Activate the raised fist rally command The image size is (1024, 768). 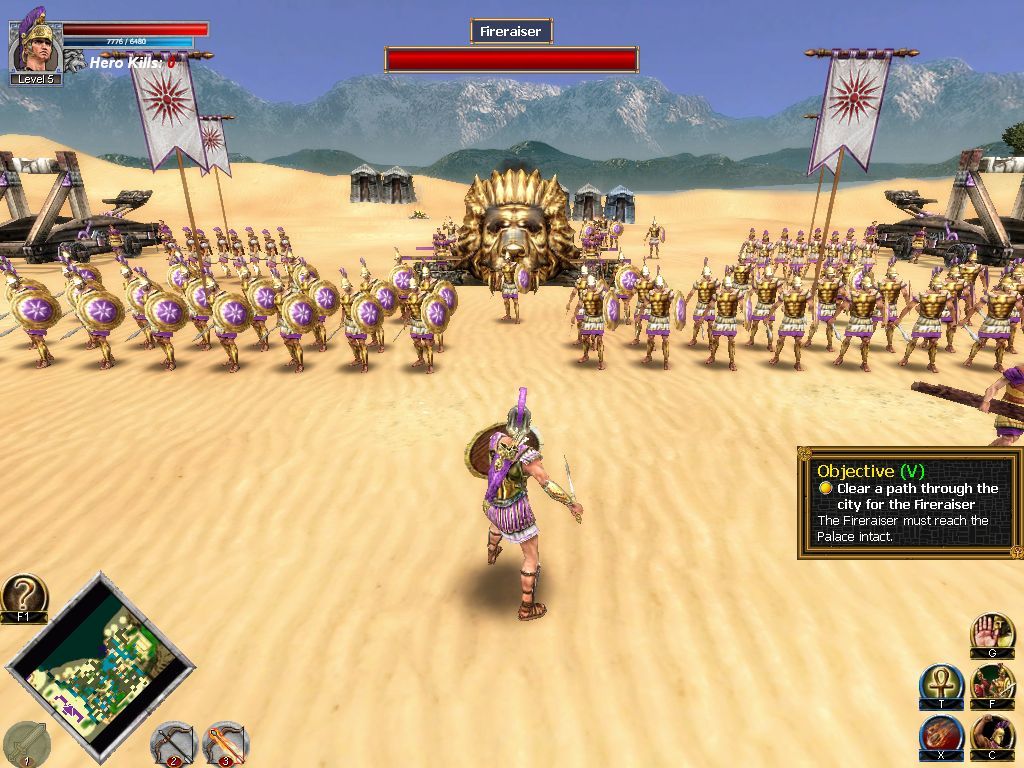point(992,735)
